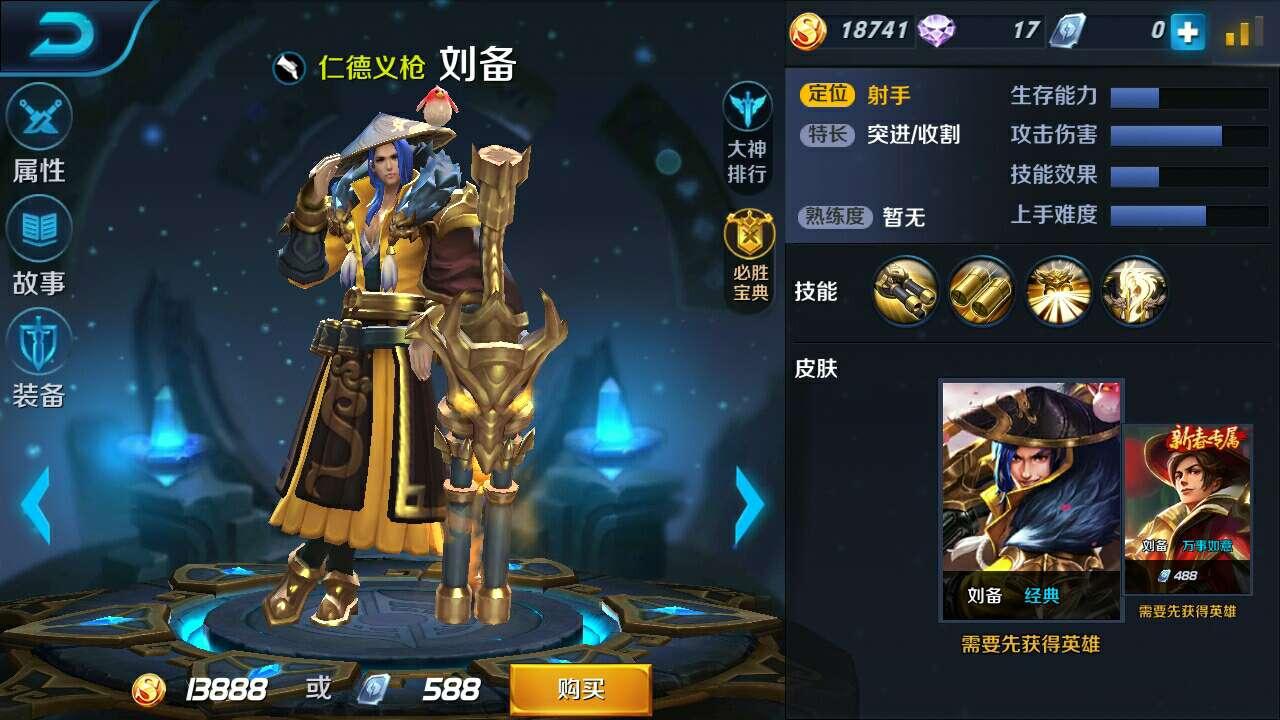View the golden shells skill icon
The image size is (1280, 720).
point(981,291)
